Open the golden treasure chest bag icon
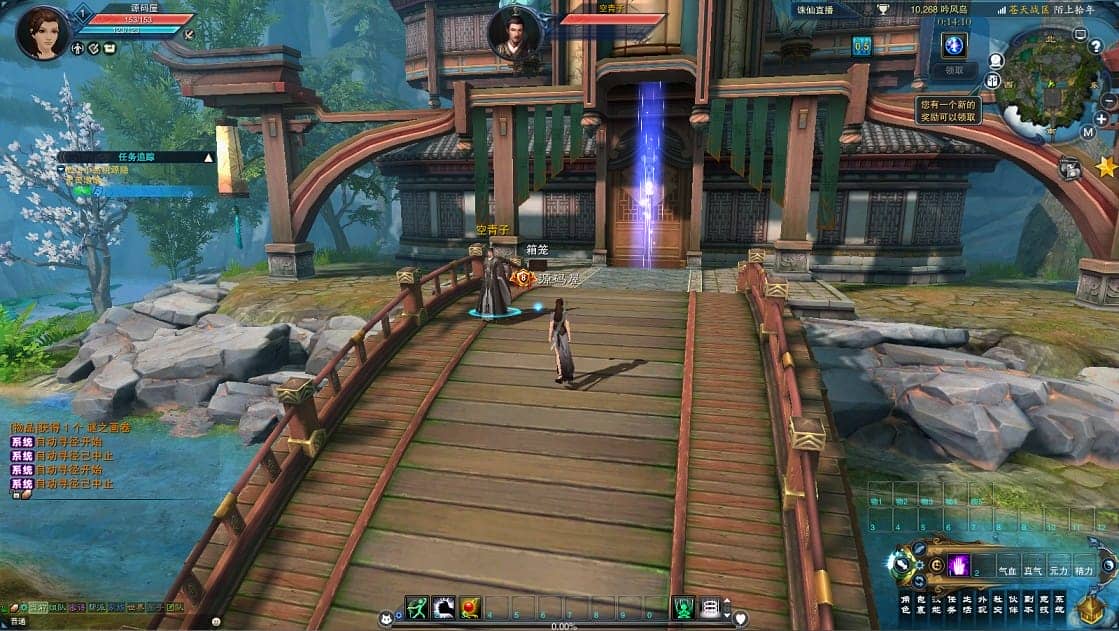Image resolution: width=1119 pixels, height=631 pixels. [1091, 609]
